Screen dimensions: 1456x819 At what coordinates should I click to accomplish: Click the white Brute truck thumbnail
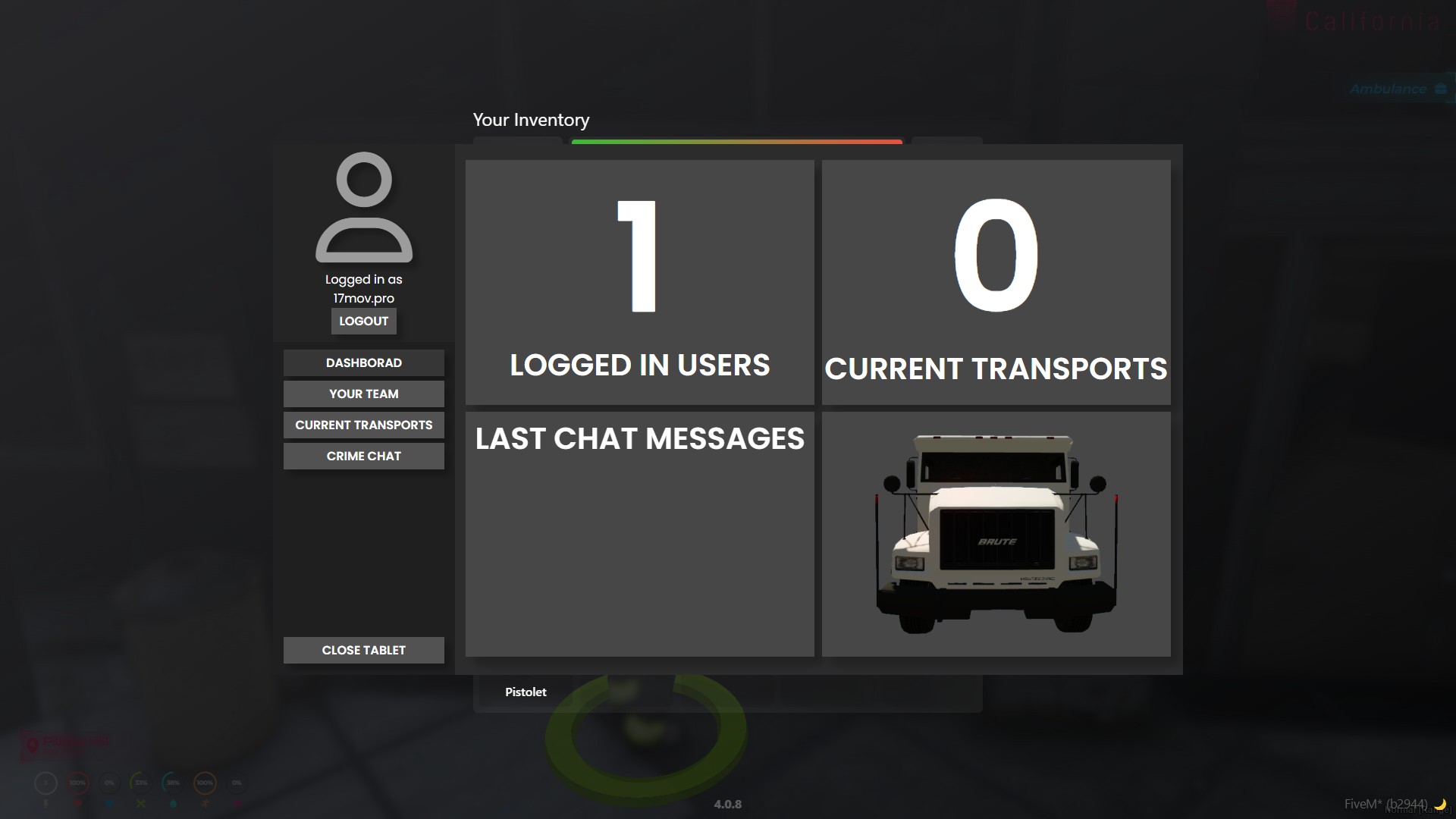click(x=996, y=534)
